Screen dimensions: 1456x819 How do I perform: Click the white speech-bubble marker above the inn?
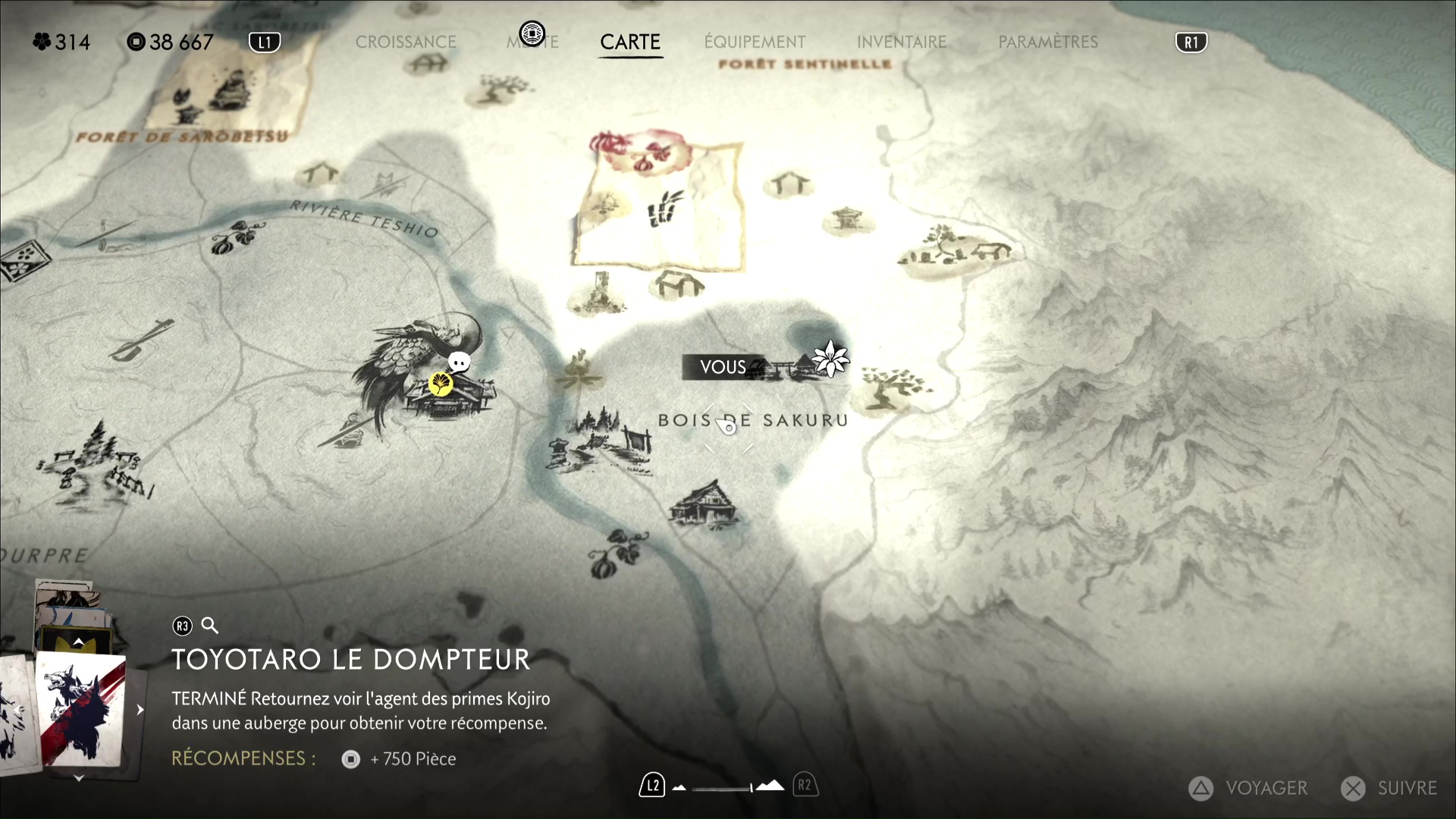pos(459,362)
